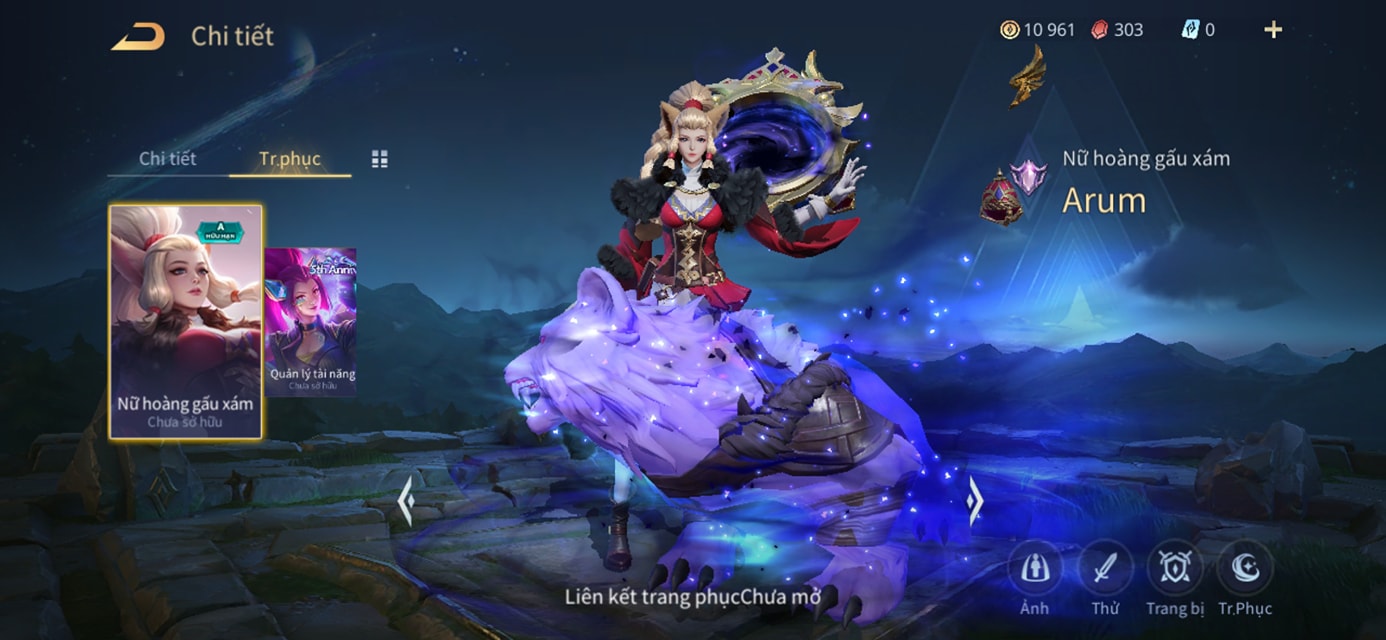Click the red ruby currency
The image size is (1386, 640).
click(1116, 30)
